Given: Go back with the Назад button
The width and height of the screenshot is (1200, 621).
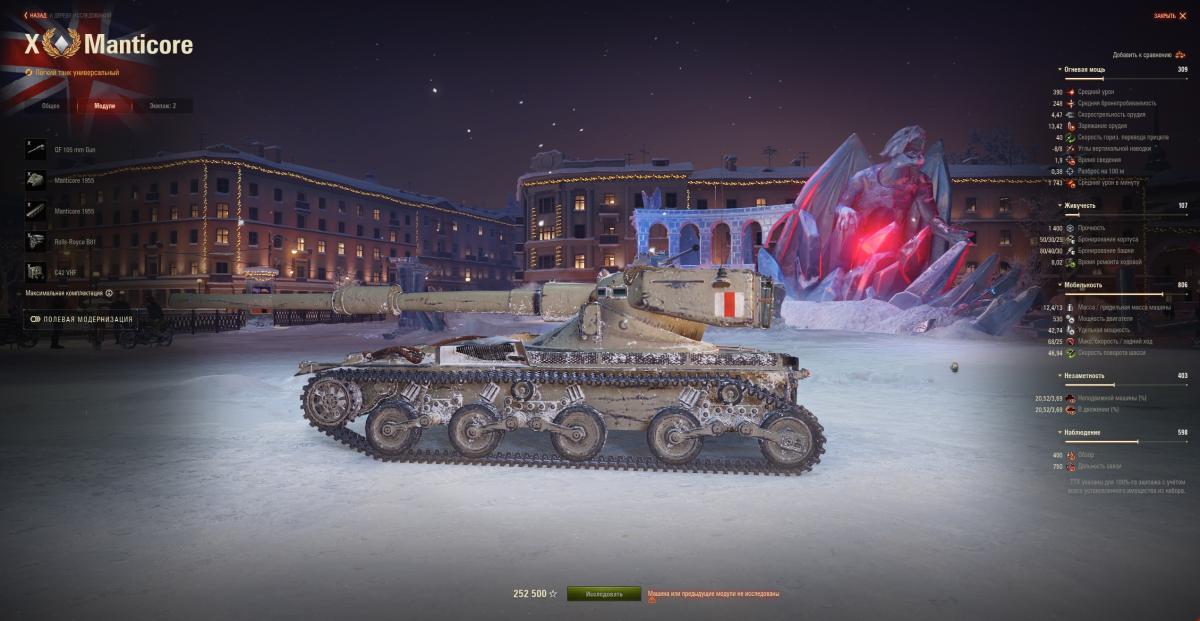Looking at the screenshot, I should pos(36,15).
